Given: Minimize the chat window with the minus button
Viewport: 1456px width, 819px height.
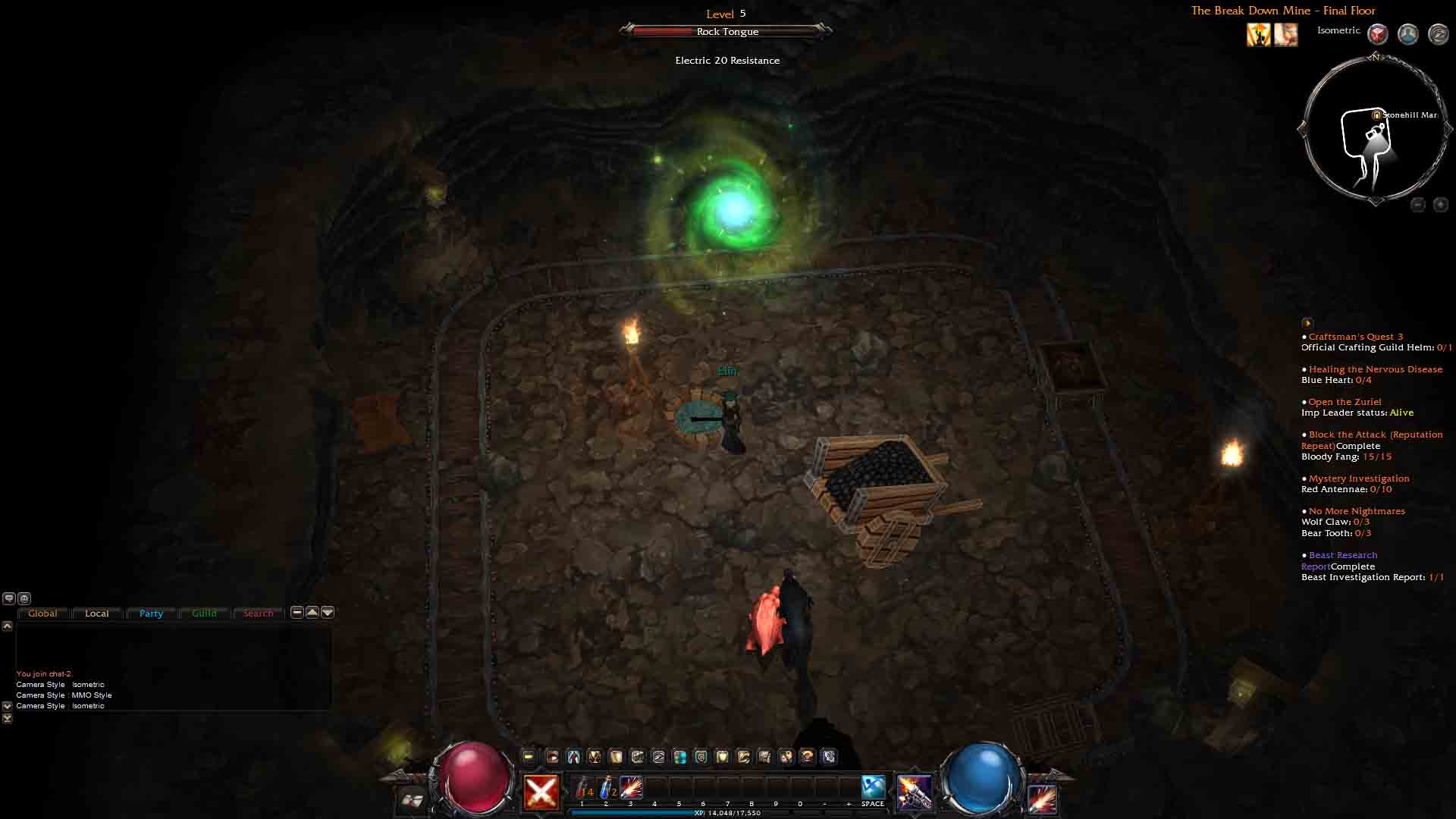Looking at the screenshot, I should coord(297,612).
